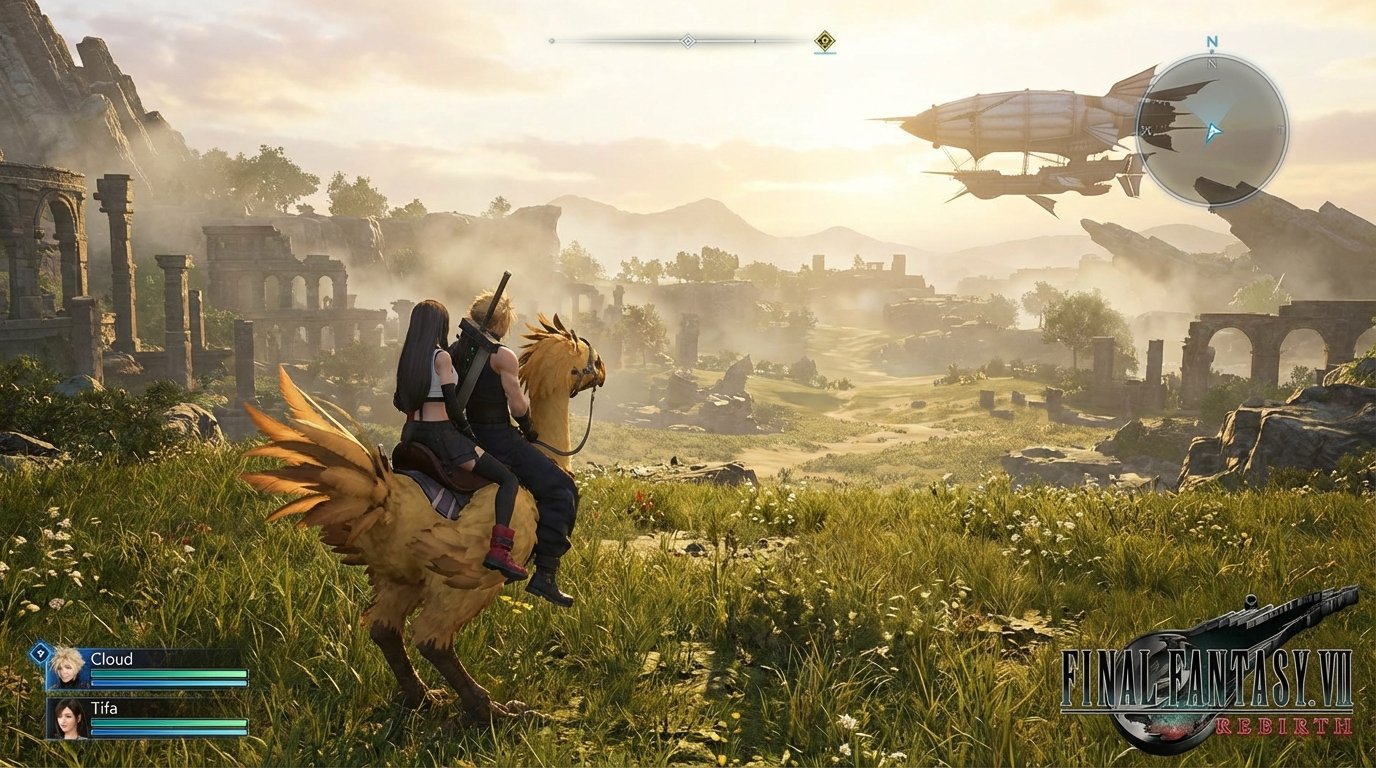Viewport: 1376px width, 768px height.
Task: Click the gold objective diamond on the compass bar
Action: click(824, 40)
